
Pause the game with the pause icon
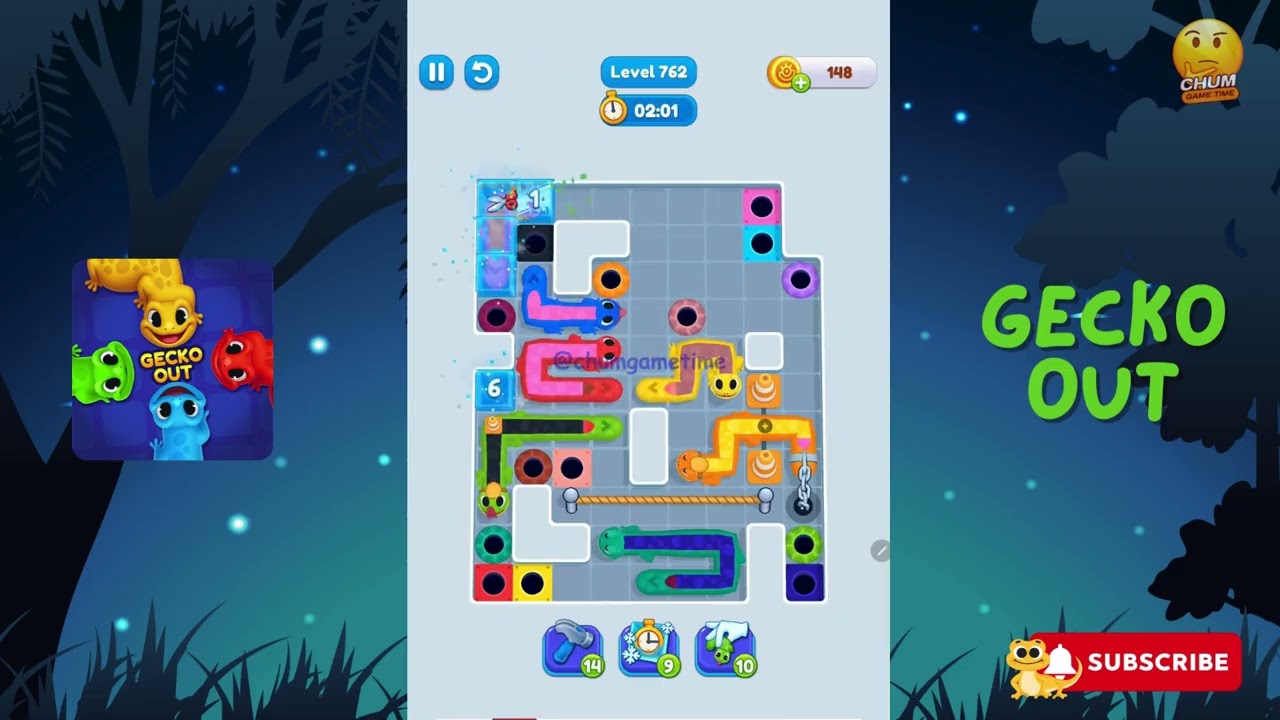click(x=436, y=72)
